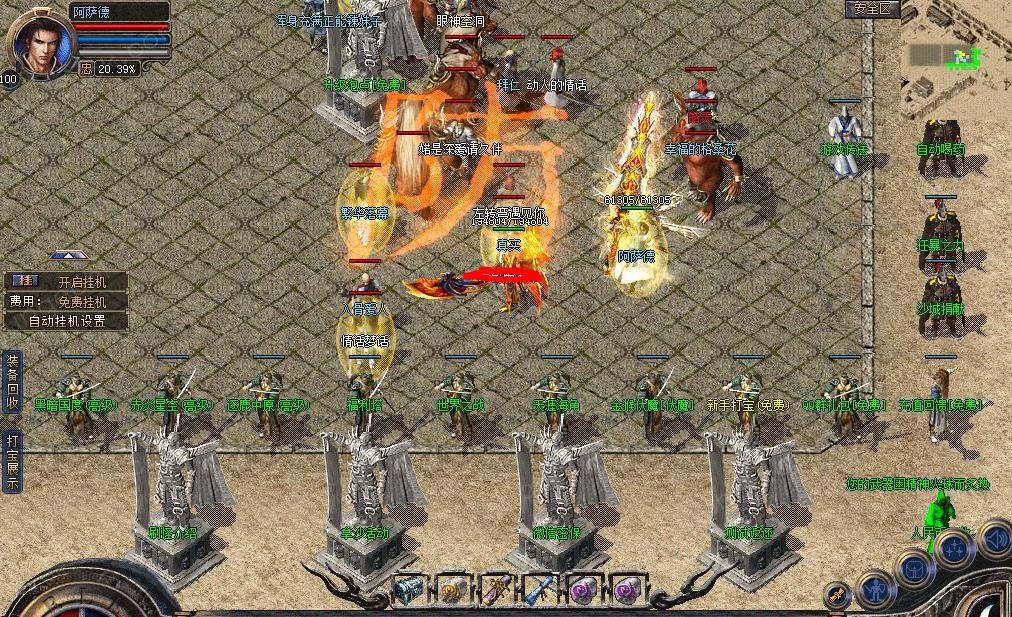This screenshot has width=1012, height=617.
Task: Collapse the auto-battle panel with the arrow
Action: [68, 256]
